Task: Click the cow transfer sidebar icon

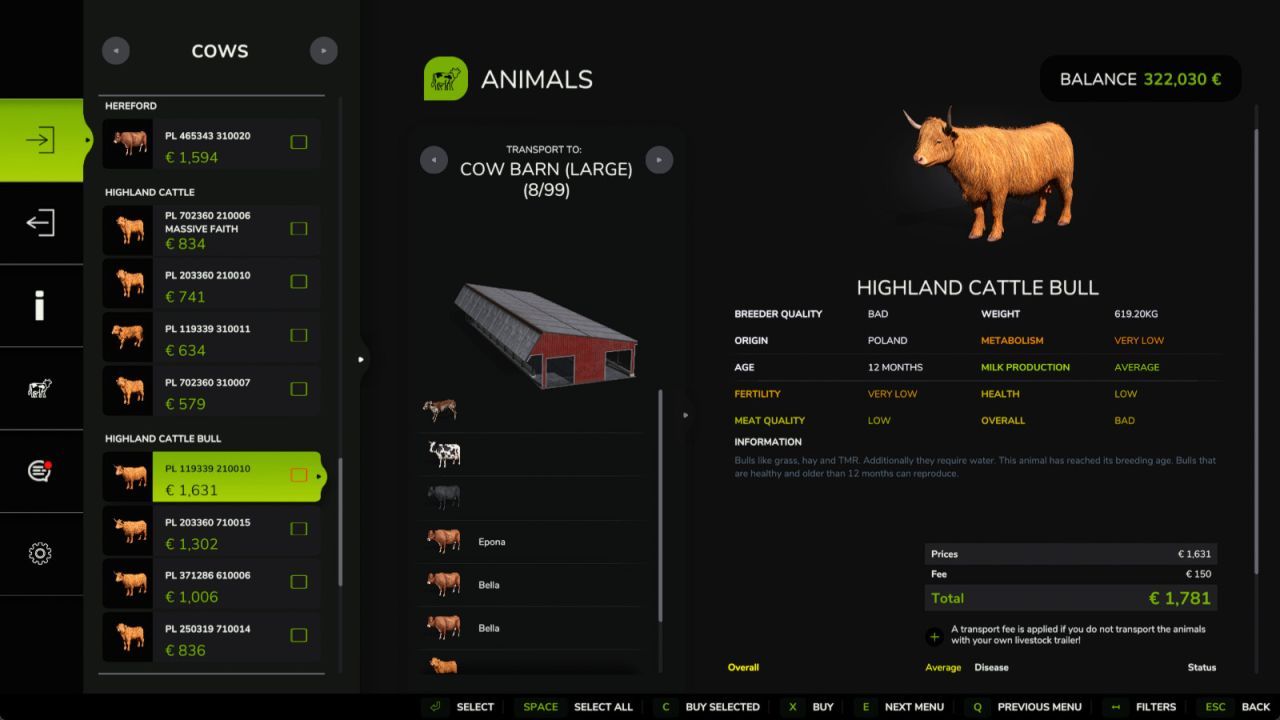Action: pos(40,390)
